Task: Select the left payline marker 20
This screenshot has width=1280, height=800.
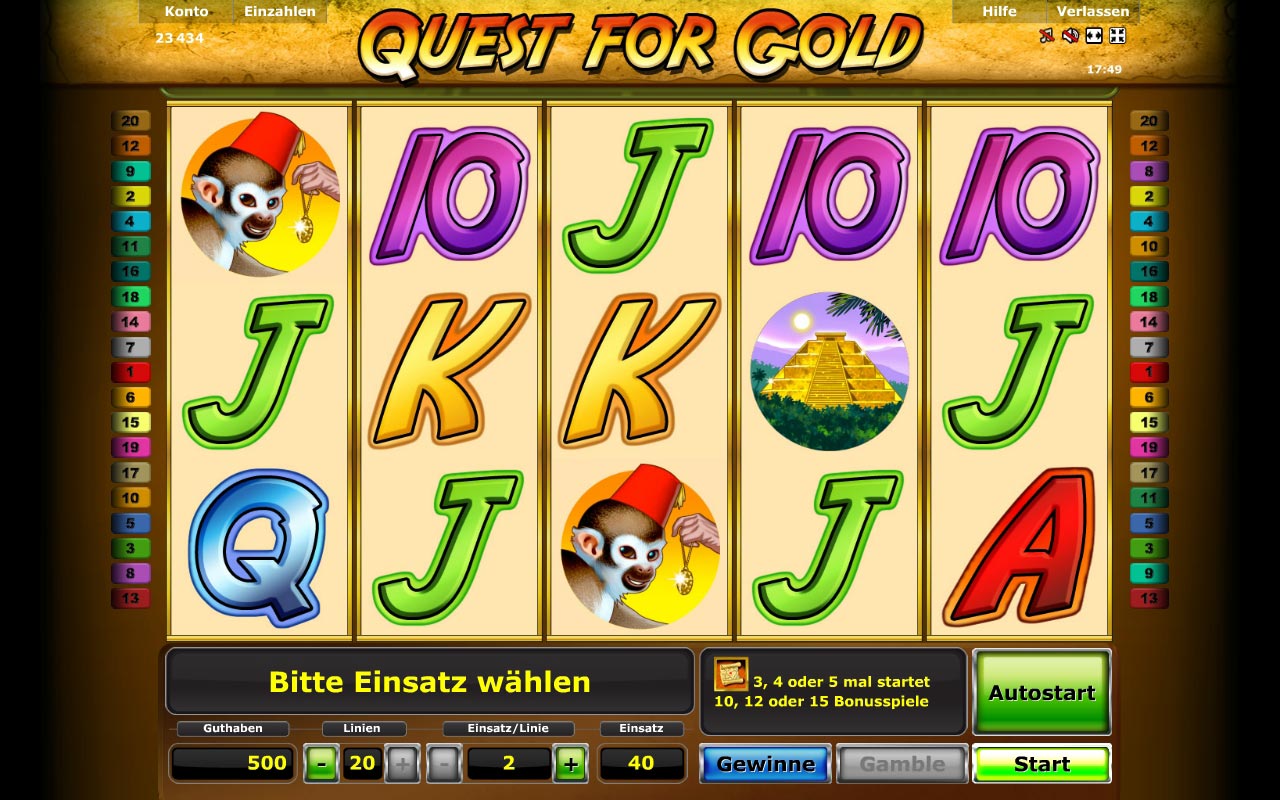Action: pyautogui.click(x=130, y=121)
